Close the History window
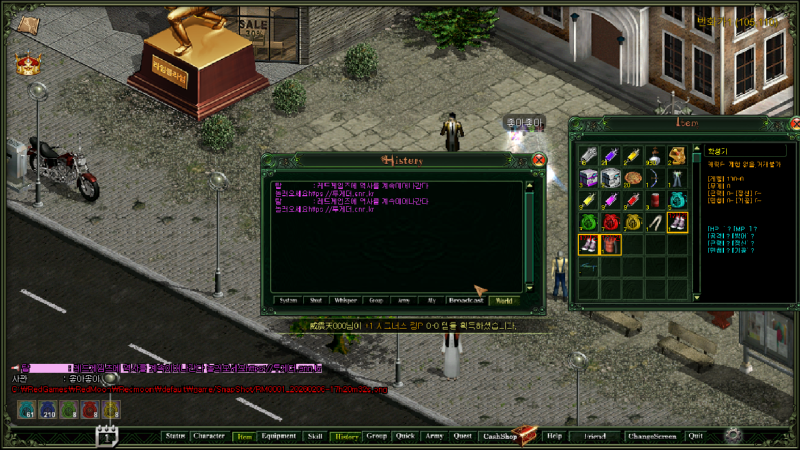Screen dimensions: 800x450 click(539, 160)
